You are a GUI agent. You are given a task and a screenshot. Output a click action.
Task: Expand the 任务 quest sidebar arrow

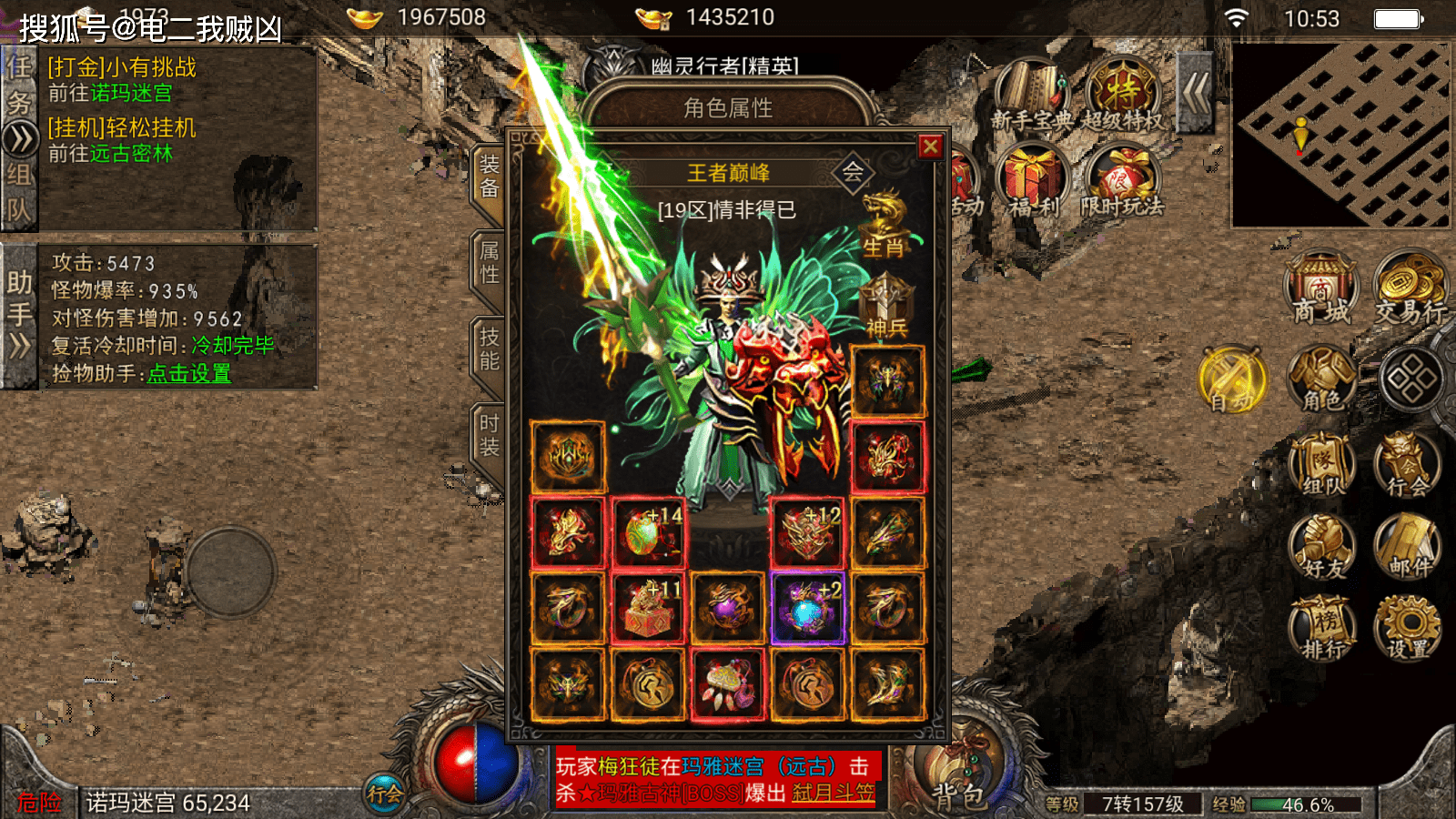coord(20,136)
